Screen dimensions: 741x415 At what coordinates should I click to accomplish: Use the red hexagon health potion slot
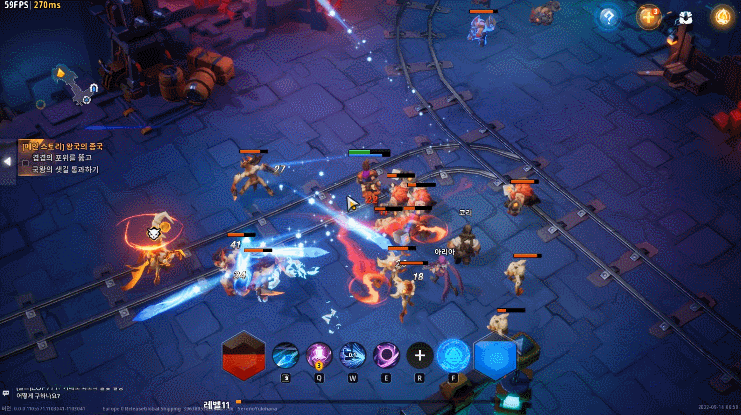pos(245,355)
